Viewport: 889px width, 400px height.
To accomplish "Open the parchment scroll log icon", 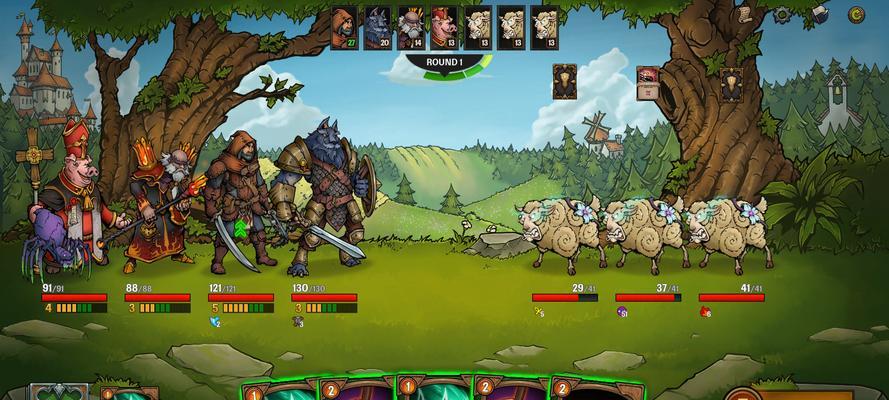I will tap(744, 14).
